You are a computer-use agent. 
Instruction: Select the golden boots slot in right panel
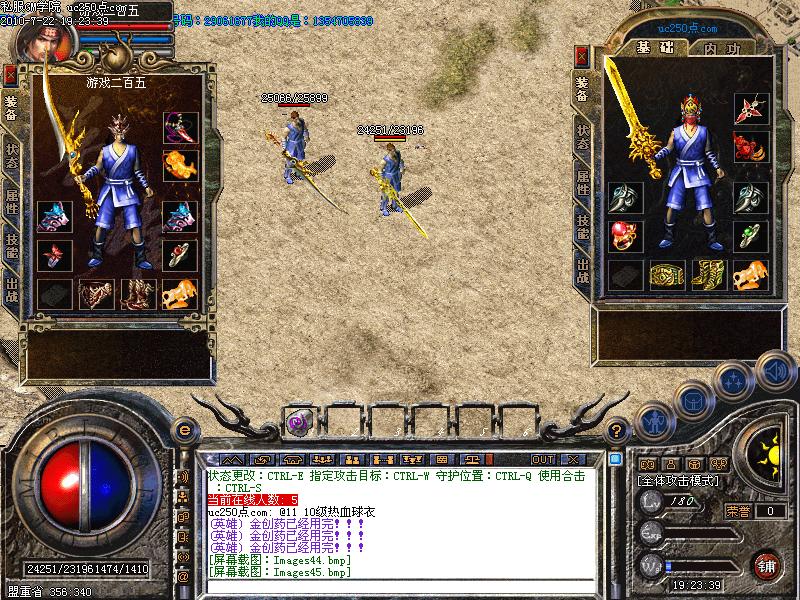coord(707,273)
